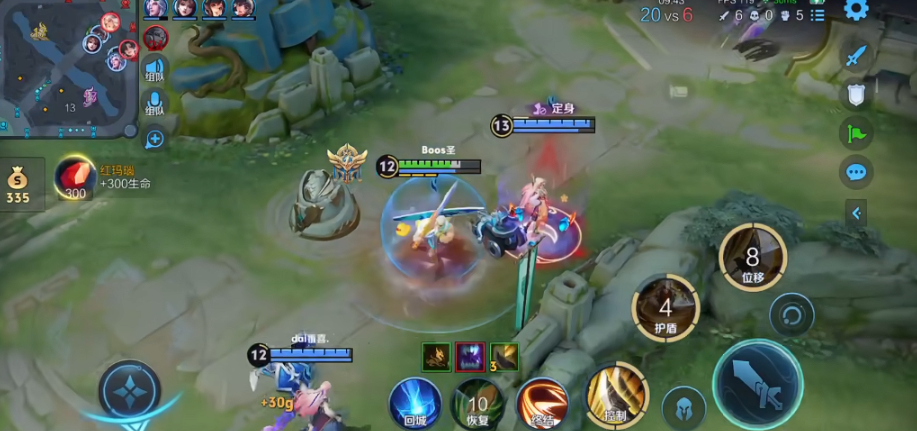This screenshot has height=431, width=917.
Task: Open the settings gear menu
Action: click(856, 10)
